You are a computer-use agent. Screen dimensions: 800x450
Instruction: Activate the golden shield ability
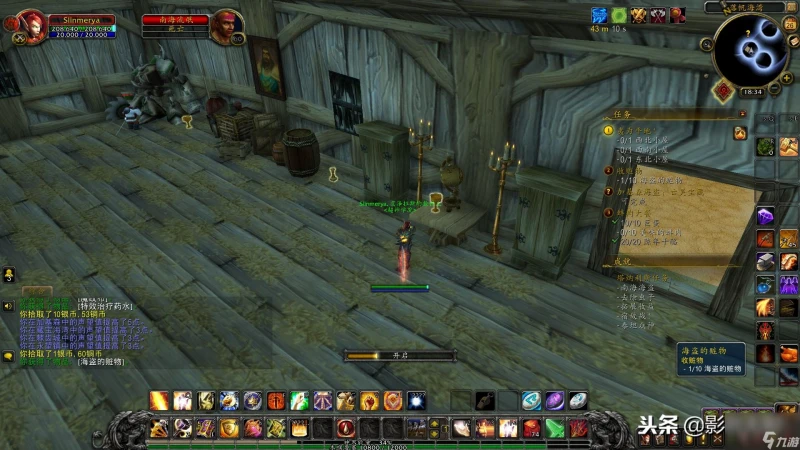[x=228, y=428]
